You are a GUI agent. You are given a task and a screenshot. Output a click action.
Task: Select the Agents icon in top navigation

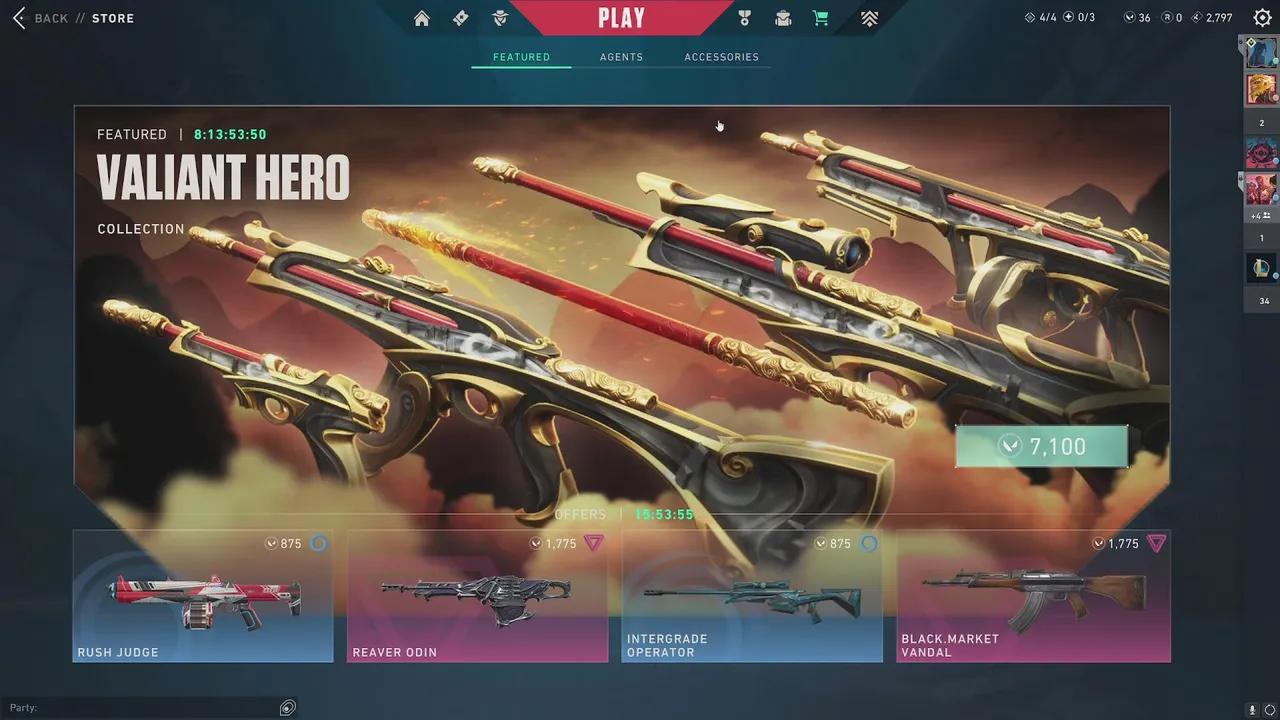499,18
